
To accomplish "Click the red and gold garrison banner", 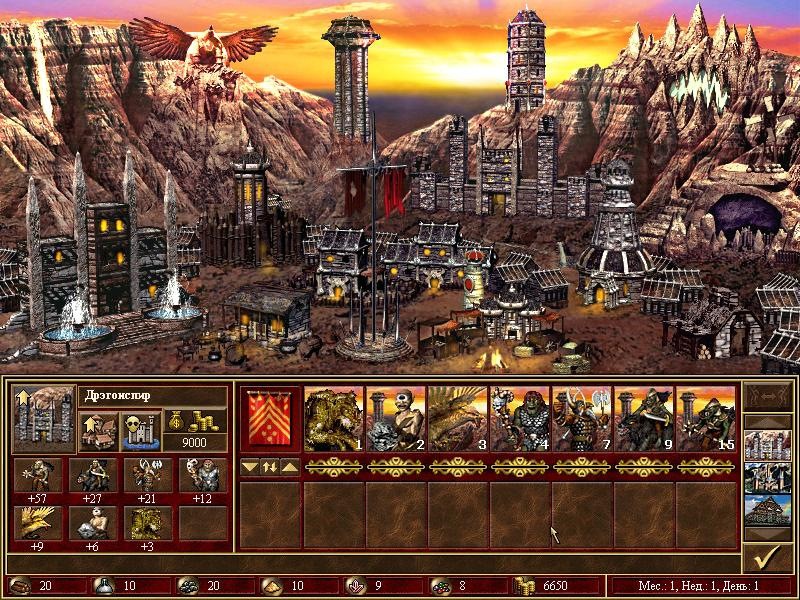I will (270, 419).
